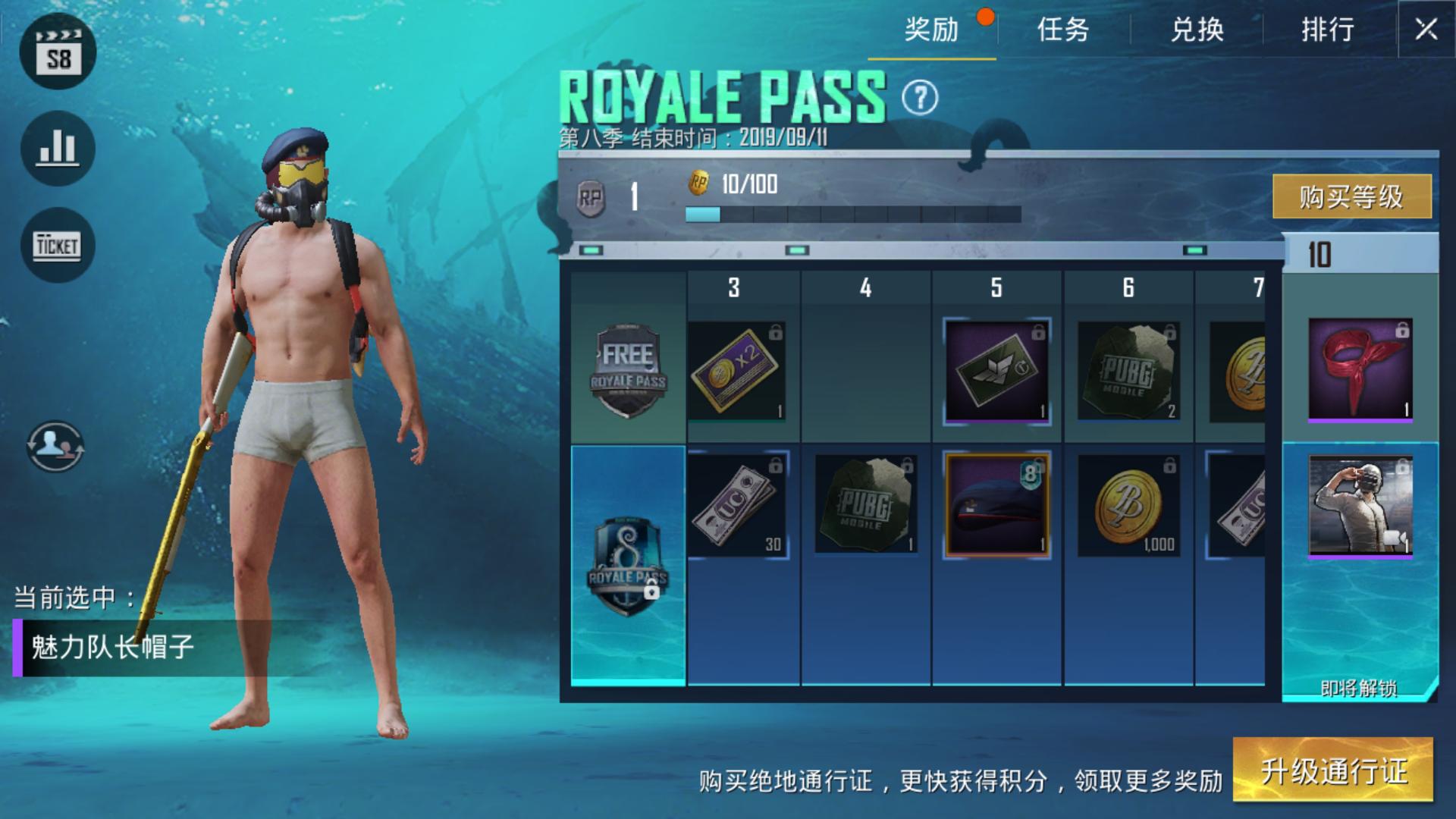Select the 1,000 BP coin reward
Screen dimensions: 1456x819
coord(1128,505)
